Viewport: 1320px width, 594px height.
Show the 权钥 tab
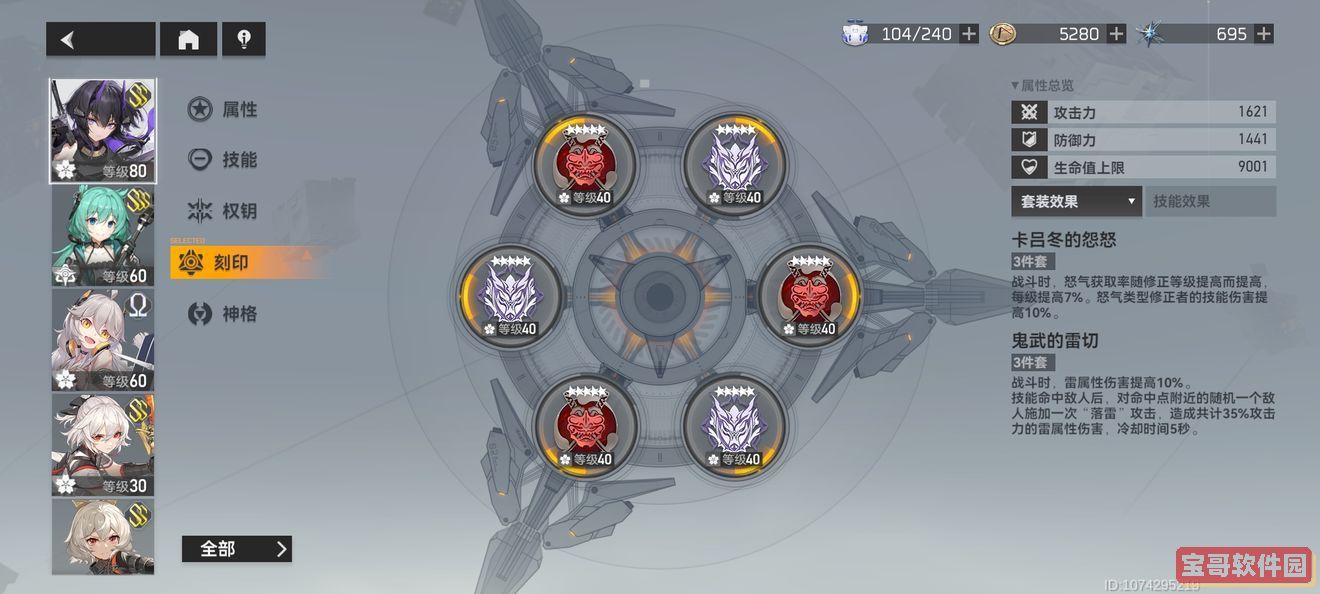click(224, 211)
